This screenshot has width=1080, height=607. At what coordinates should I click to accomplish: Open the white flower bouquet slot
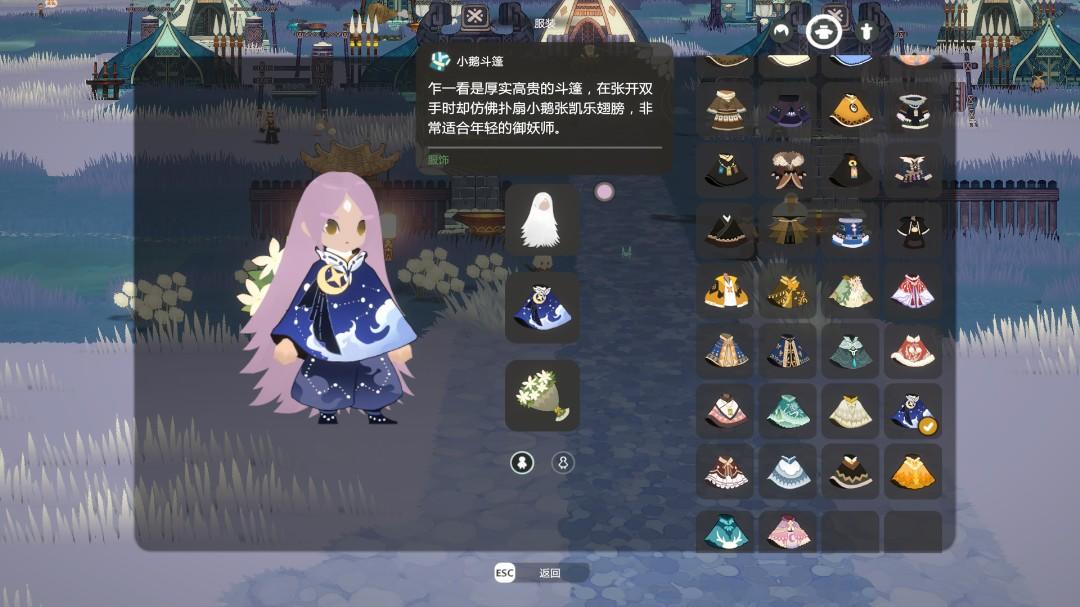tap(542, 395)
